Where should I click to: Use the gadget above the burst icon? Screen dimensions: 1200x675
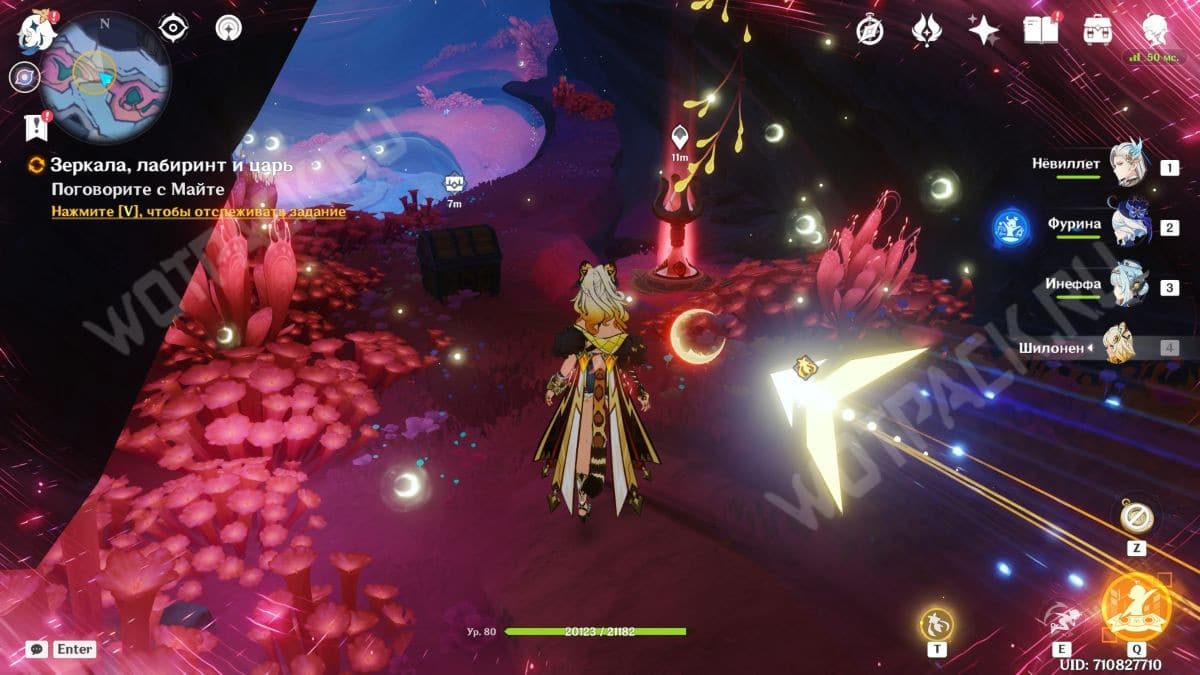[x=1136, y=517]
